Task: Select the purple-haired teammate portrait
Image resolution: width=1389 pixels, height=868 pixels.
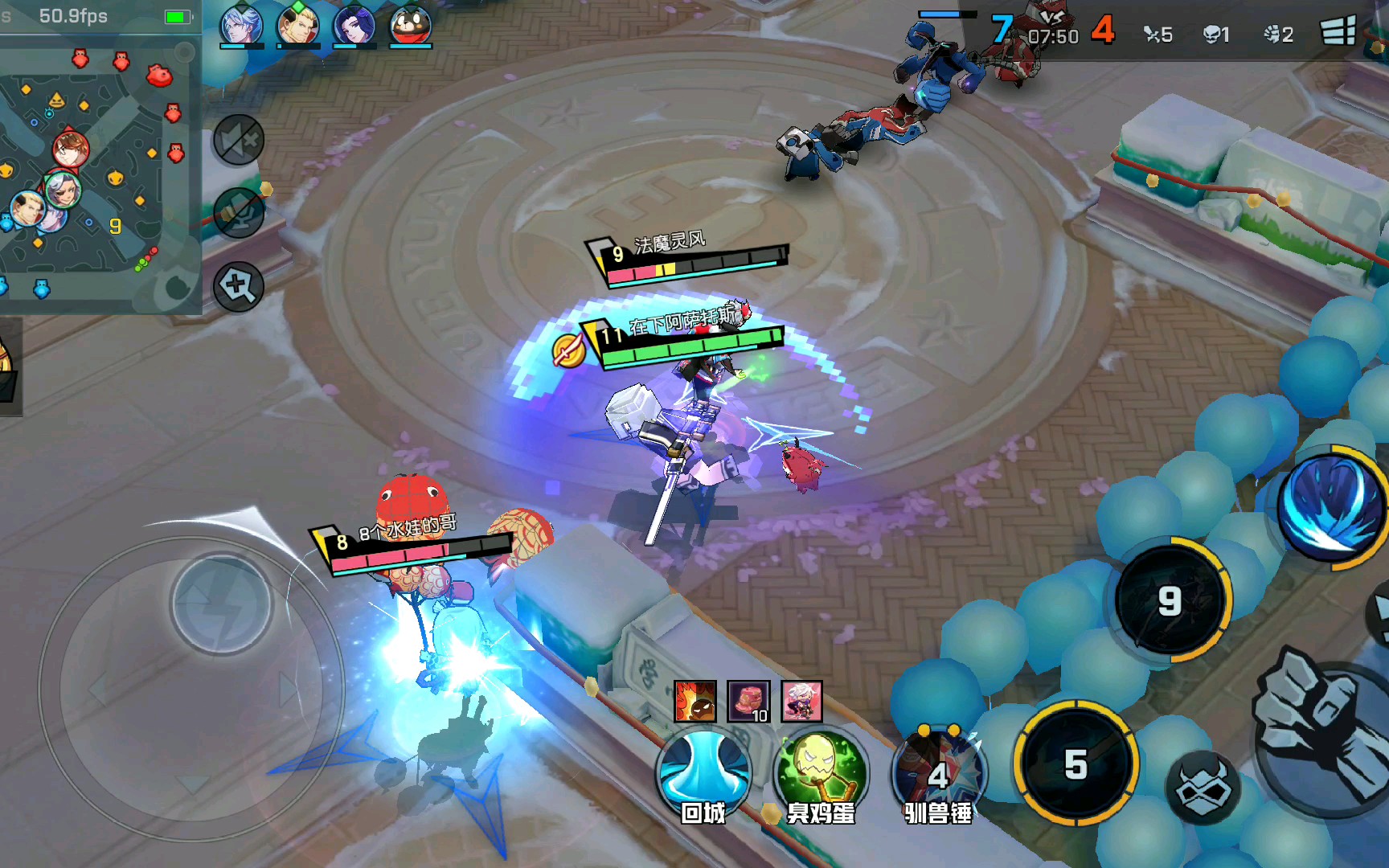Action: (354, 26)
